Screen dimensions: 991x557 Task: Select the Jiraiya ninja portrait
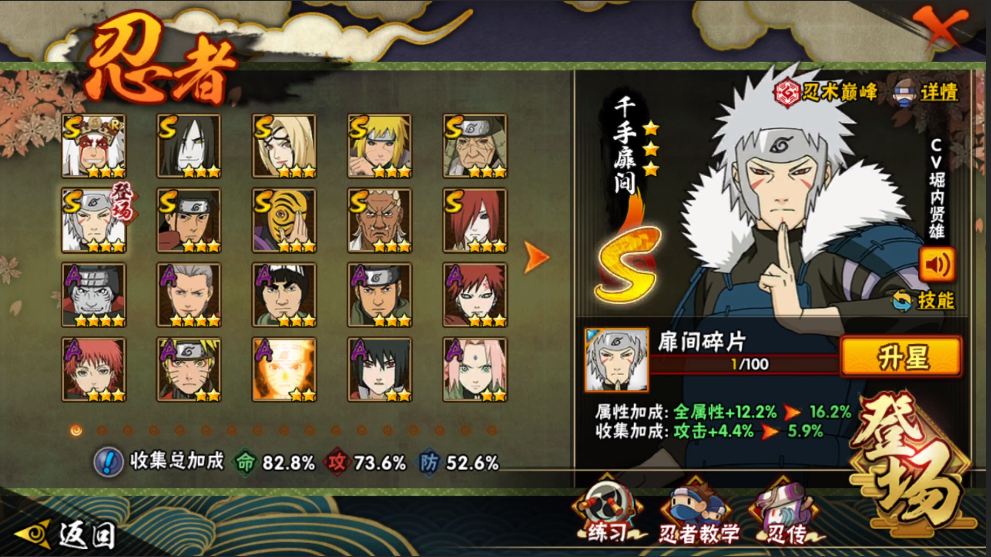tap(94, 146)
